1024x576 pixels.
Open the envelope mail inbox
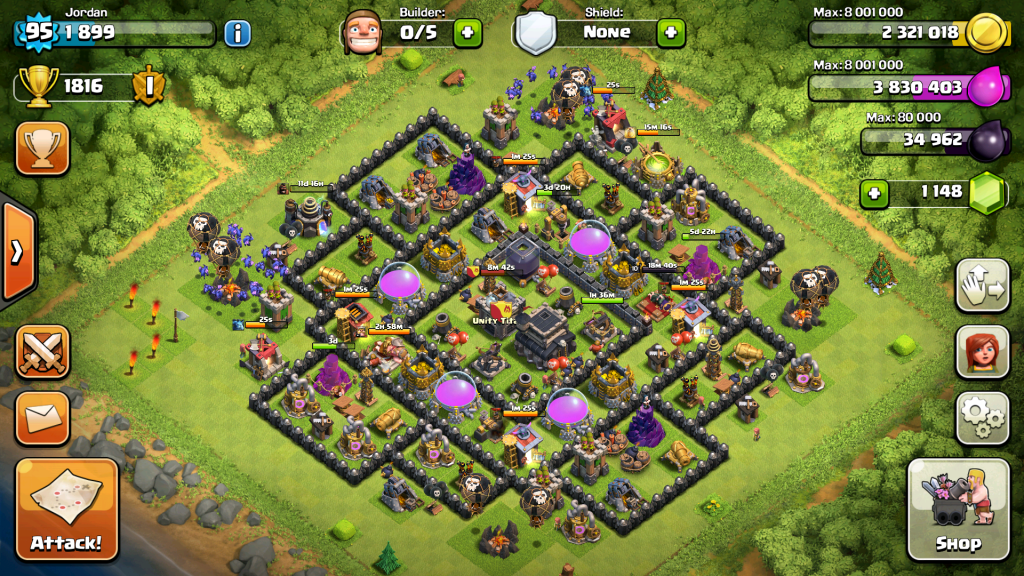[x=42, y=417]
